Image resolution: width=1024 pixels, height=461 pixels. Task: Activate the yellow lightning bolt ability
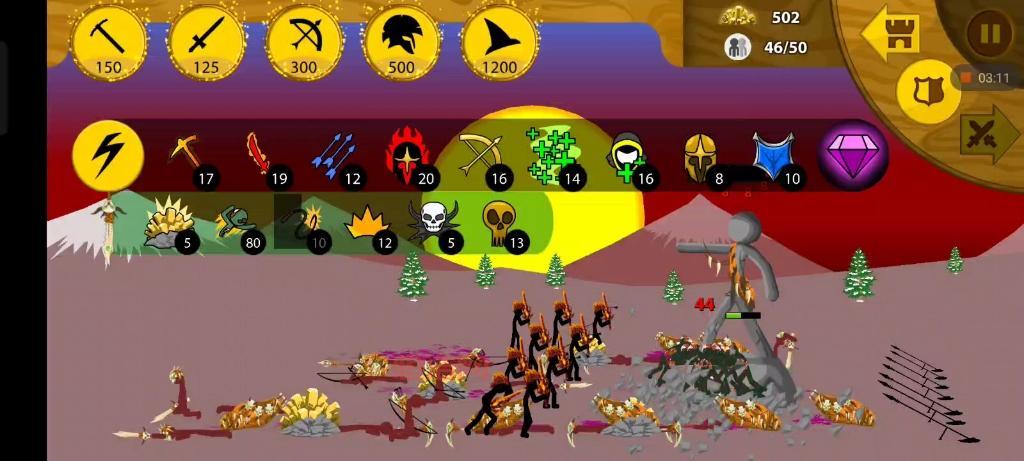pos(108,156)
